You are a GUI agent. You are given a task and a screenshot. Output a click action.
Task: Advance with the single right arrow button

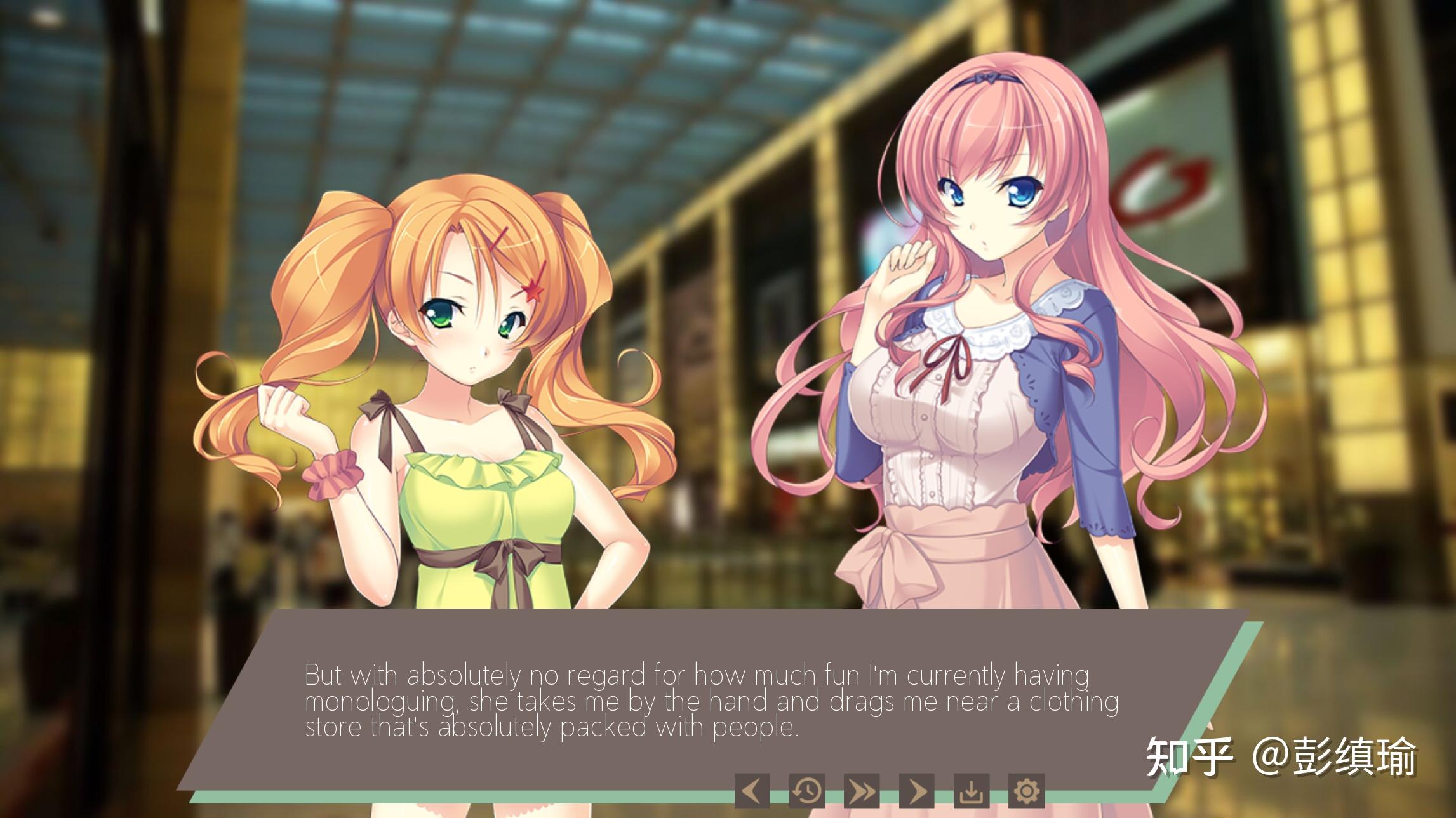coord(917,791)
